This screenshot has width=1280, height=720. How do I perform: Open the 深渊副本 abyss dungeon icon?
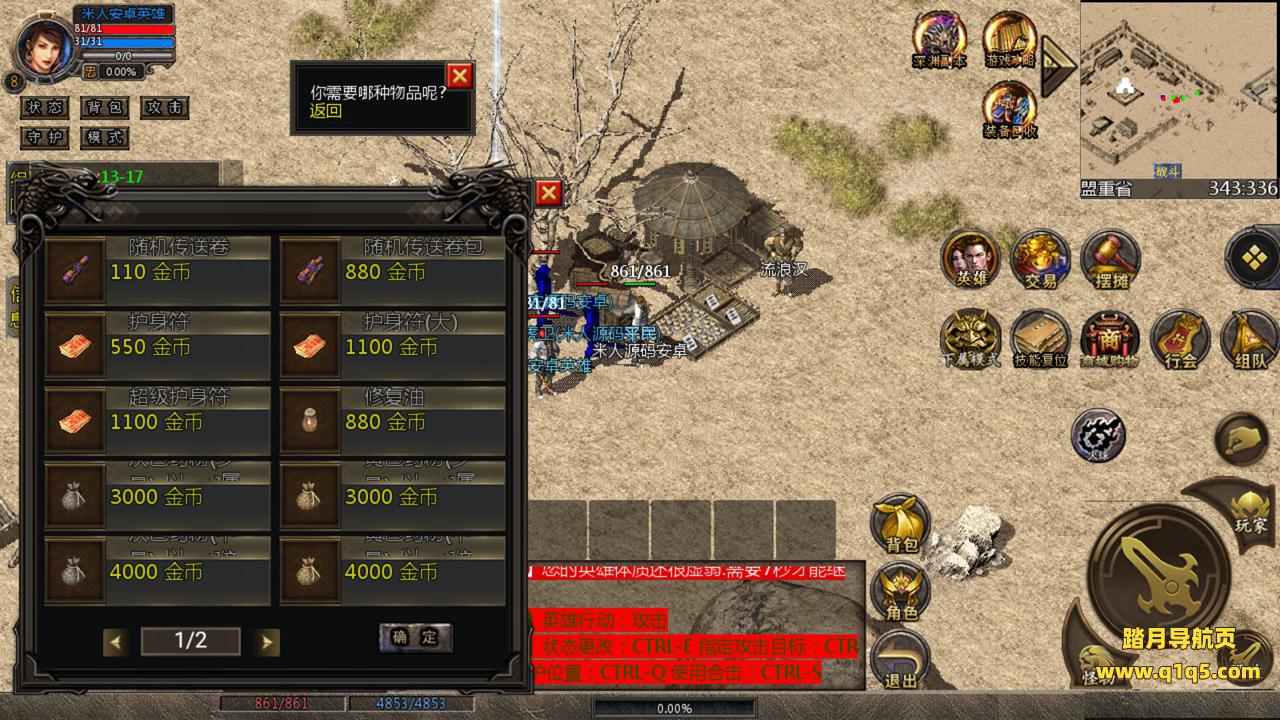939,40
